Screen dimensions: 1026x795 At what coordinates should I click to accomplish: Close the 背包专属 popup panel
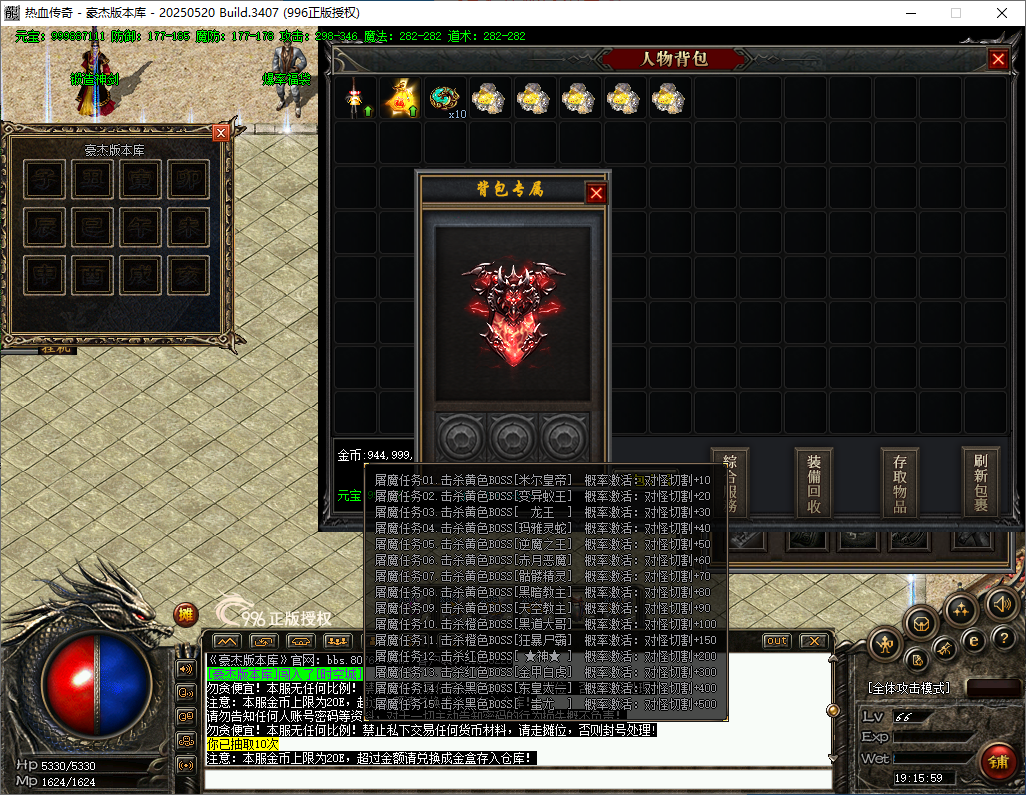596,193
